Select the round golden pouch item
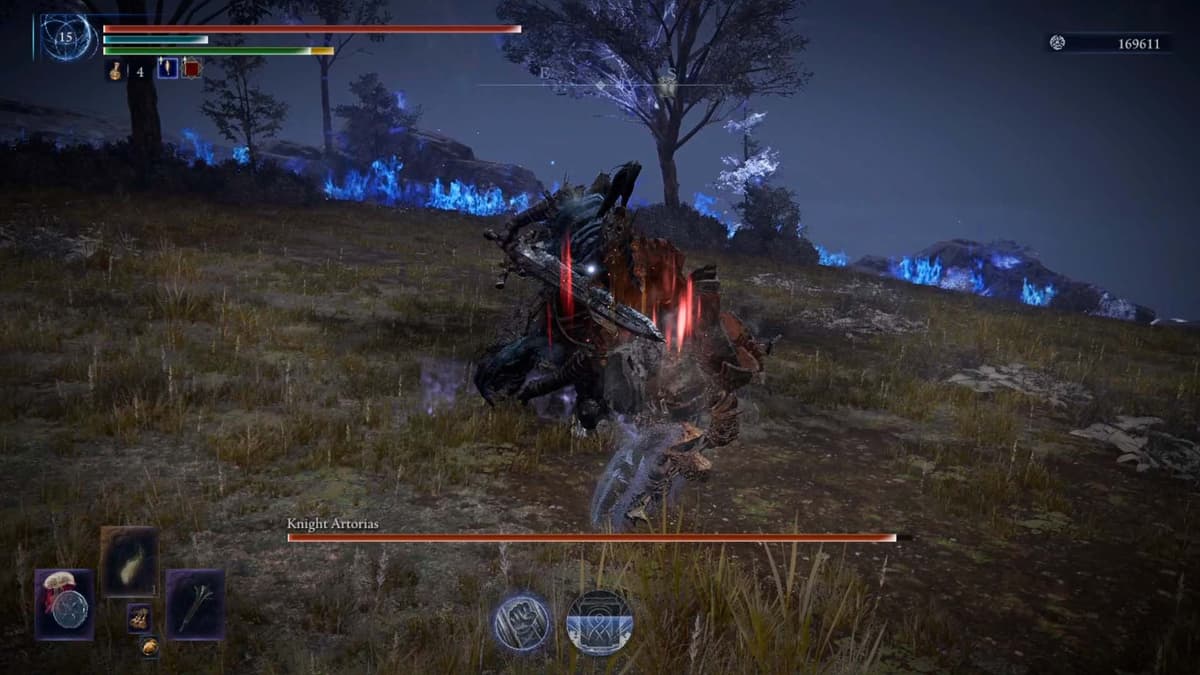Image resolution: width=1200 pixels, height=675 pixels. pyautogui.click(x=148, y=647)
